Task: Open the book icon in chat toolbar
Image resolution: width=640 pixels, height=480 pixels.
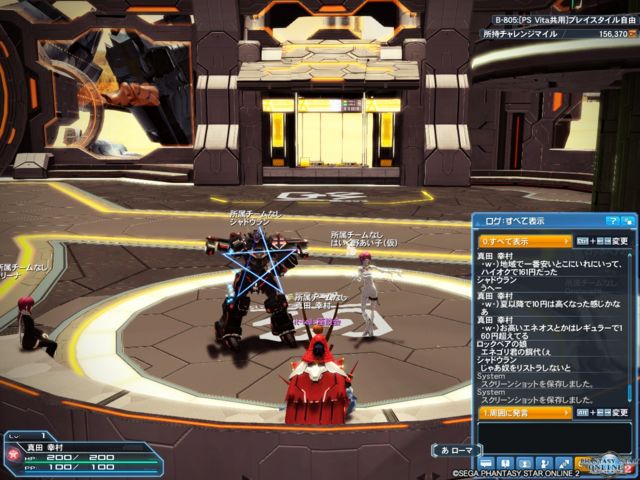Action: coord(503,462)
